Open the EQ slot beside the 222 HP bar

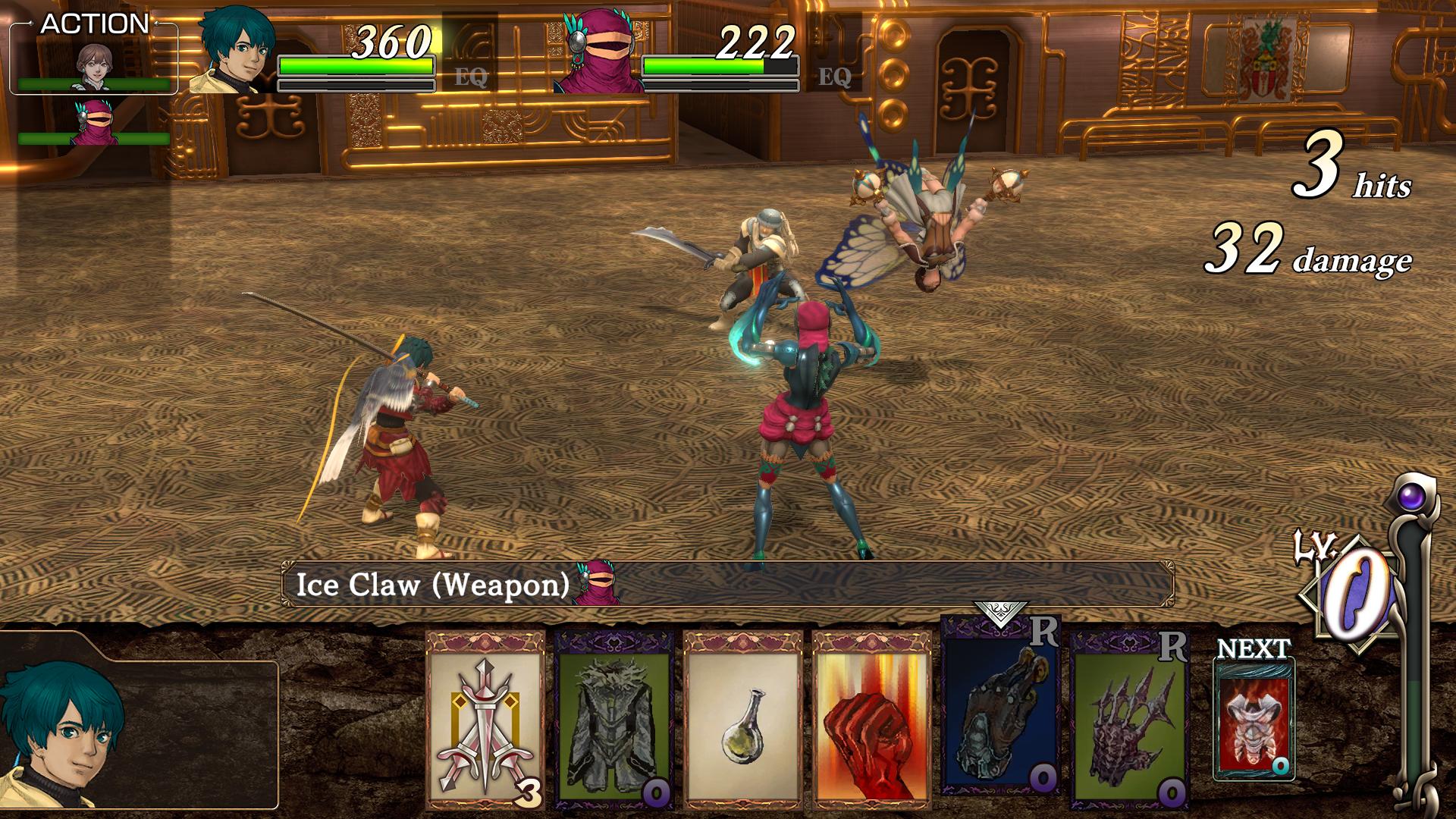click(x=834, y=76)
